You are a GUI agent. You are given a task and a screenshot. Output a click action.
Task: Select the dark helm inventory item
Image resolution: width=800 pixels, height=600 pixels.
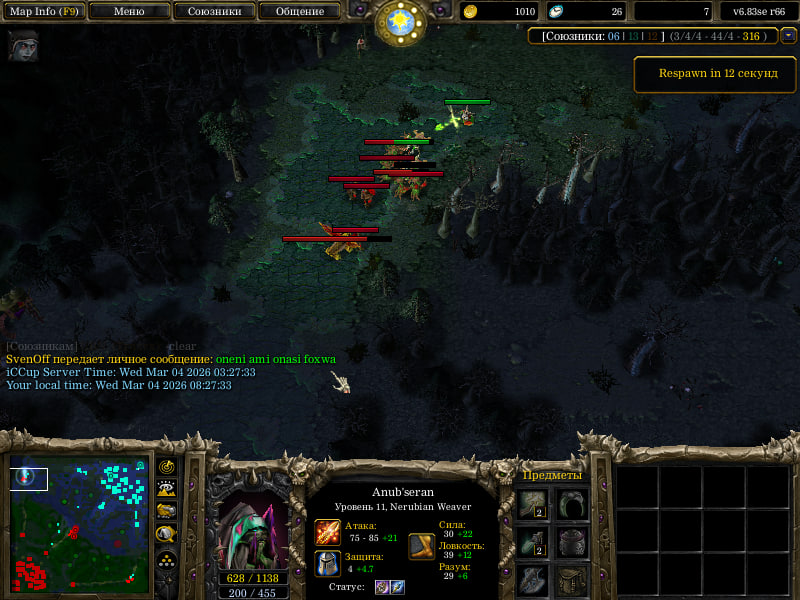point(572,543)
